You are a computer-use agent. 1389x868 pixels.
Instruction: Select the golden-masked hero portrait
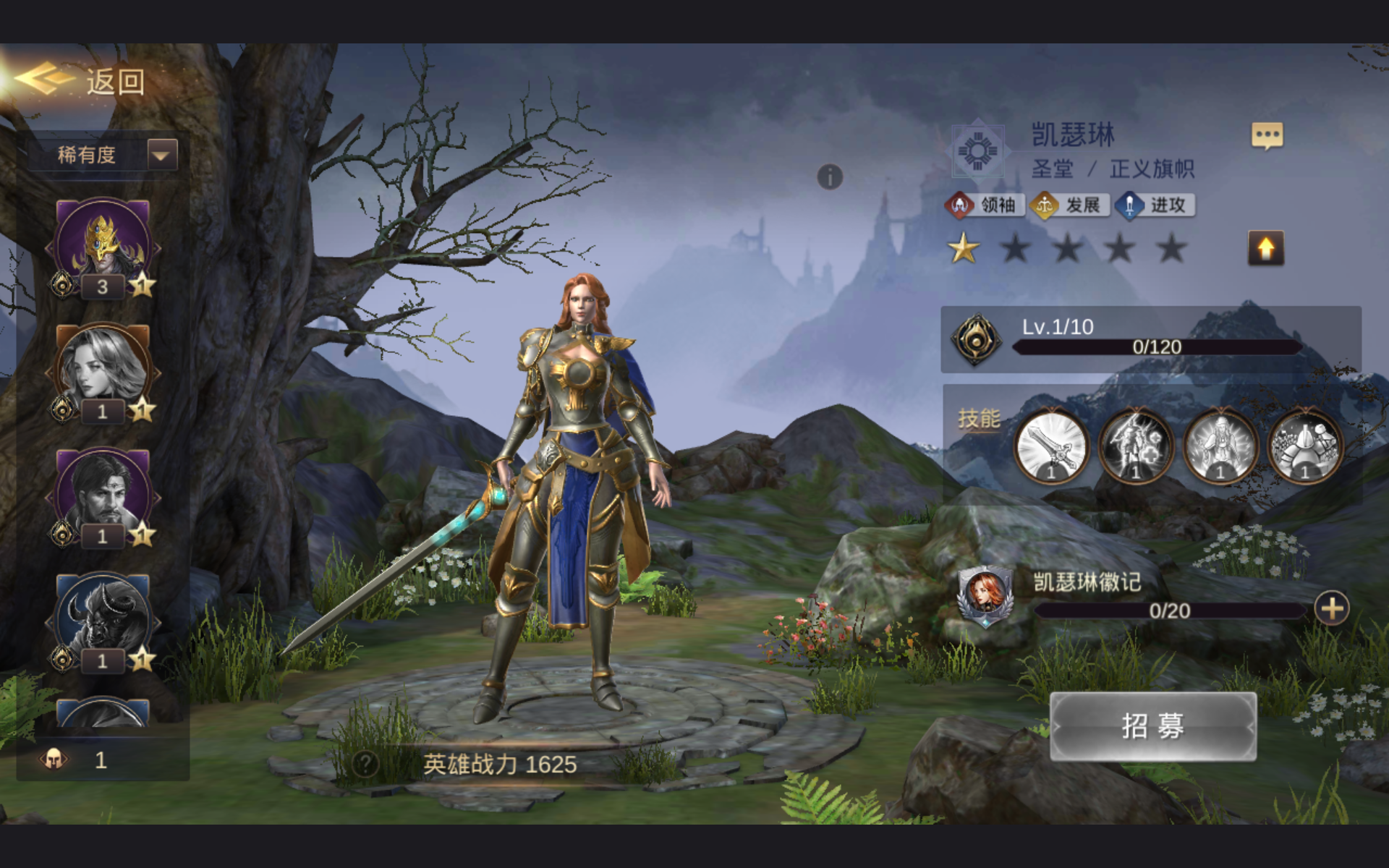[102, 244]
